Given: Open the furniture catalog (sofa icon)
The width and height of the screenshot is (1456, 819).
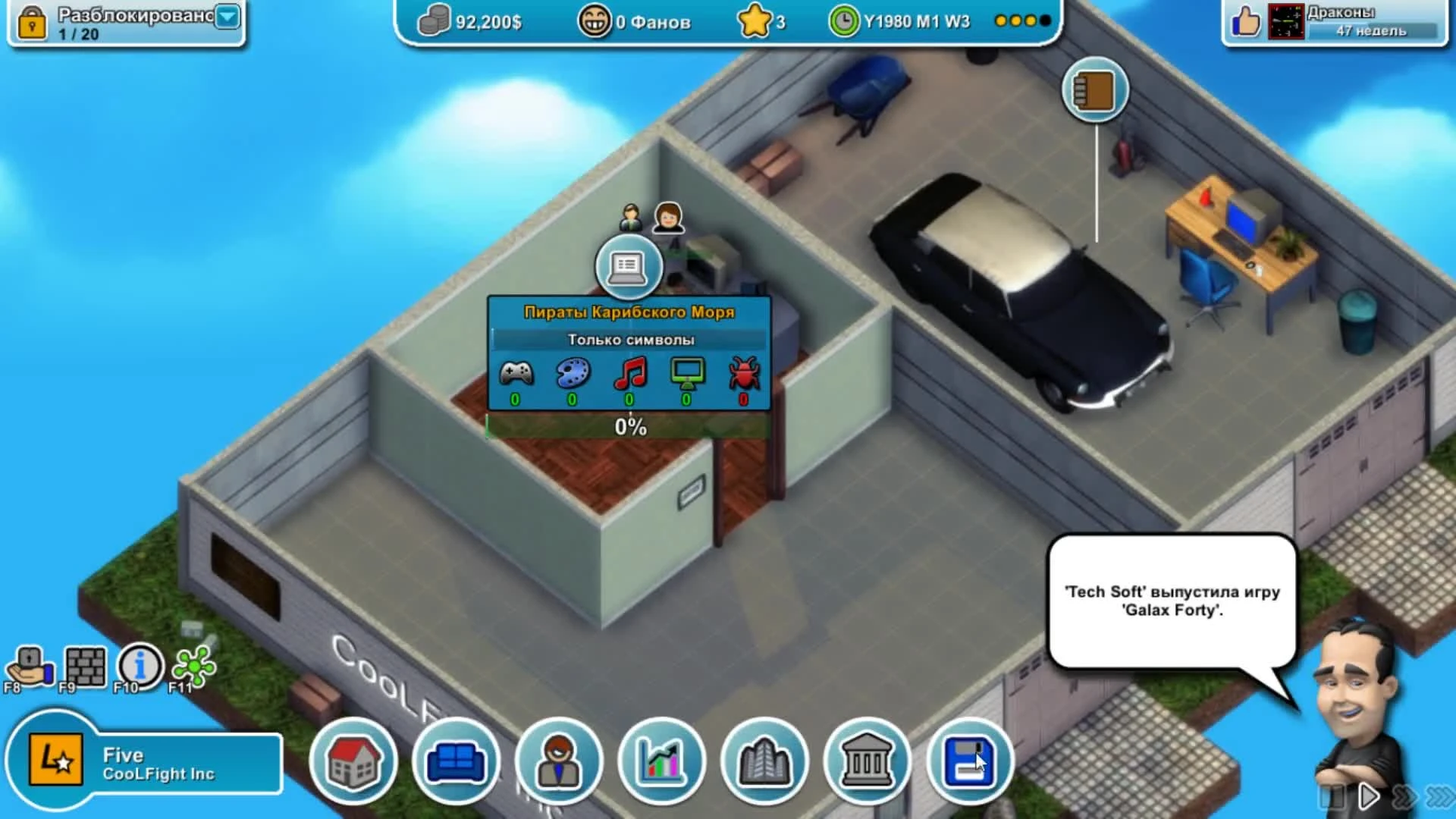Looking at the screenshot, I should [x=456, y=761].
